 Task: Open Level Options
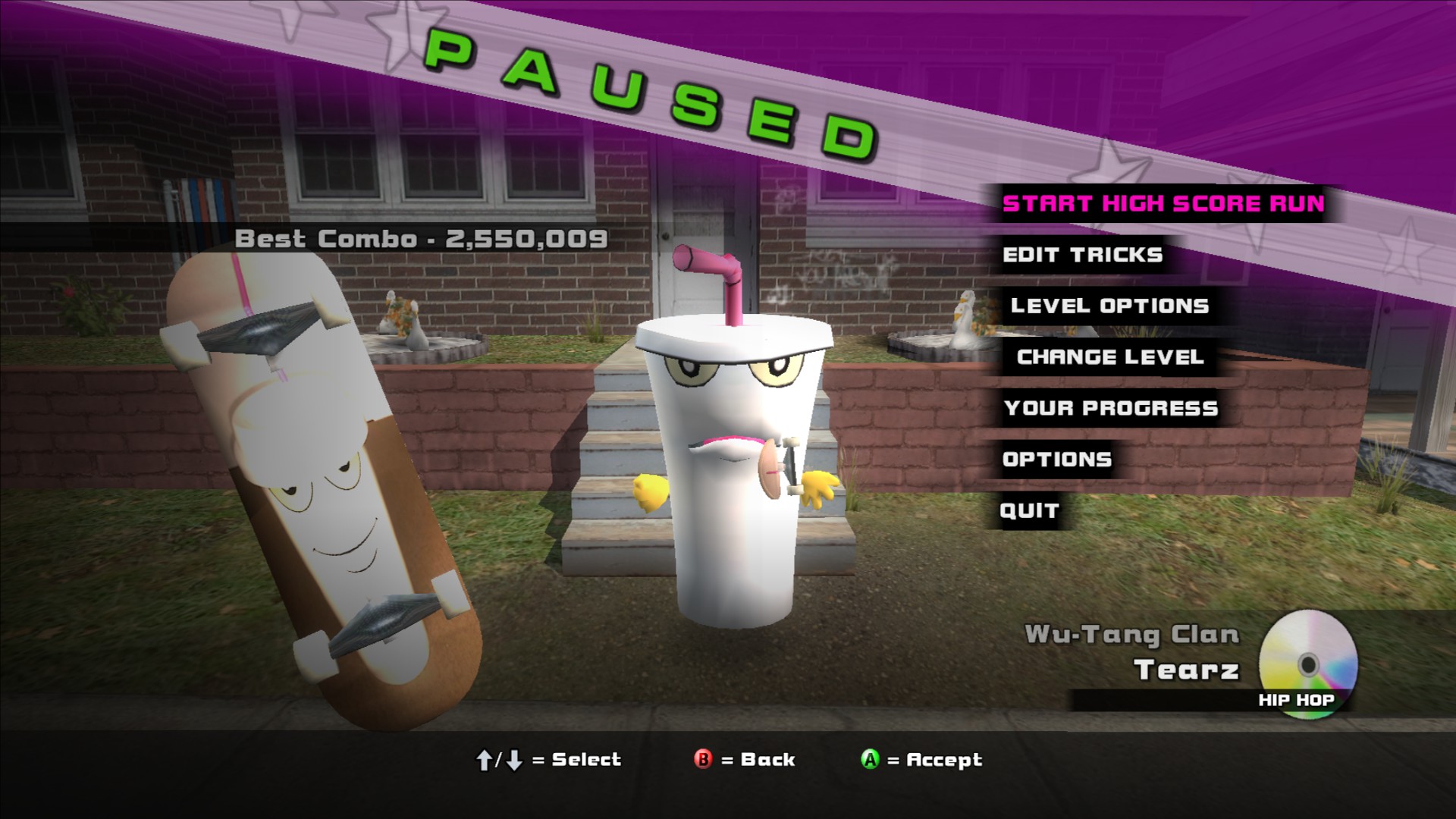(x=1109, y=306)
